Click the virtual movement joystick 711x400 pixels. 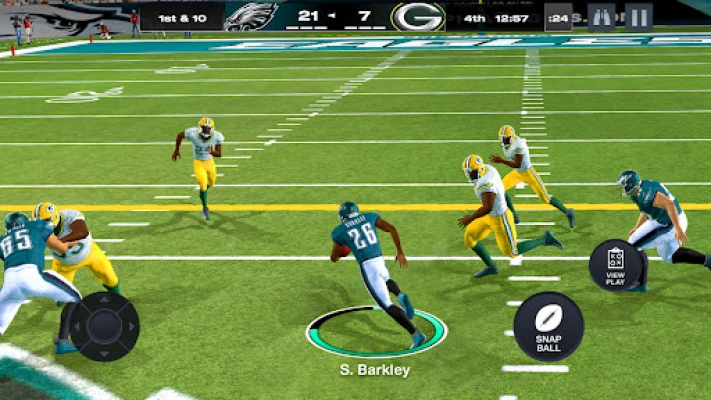(x=104, y=325)
